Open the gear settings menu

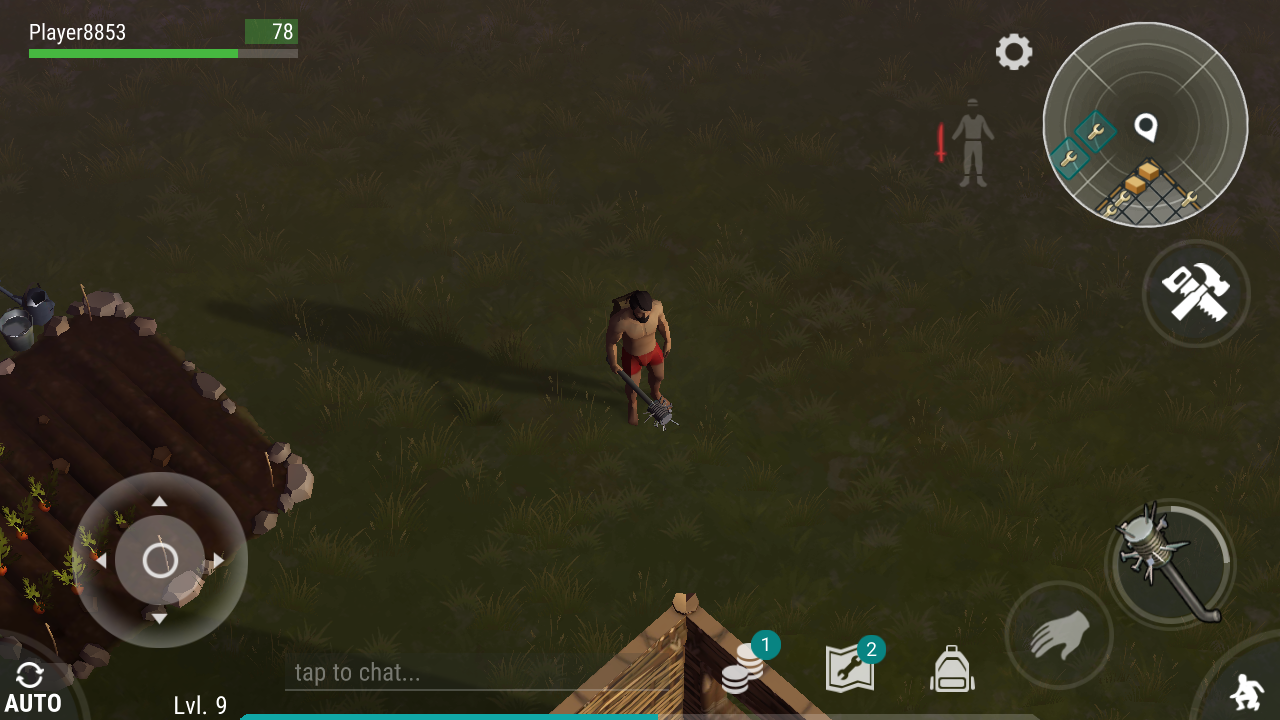point(1013,52)
